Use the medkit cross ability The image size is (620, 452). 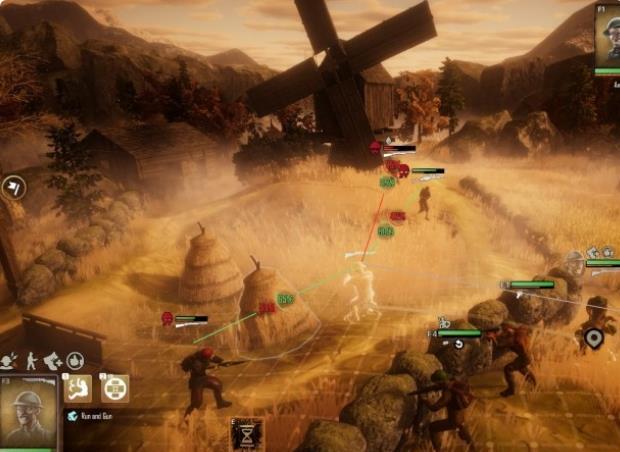click(x=115, y=388)
